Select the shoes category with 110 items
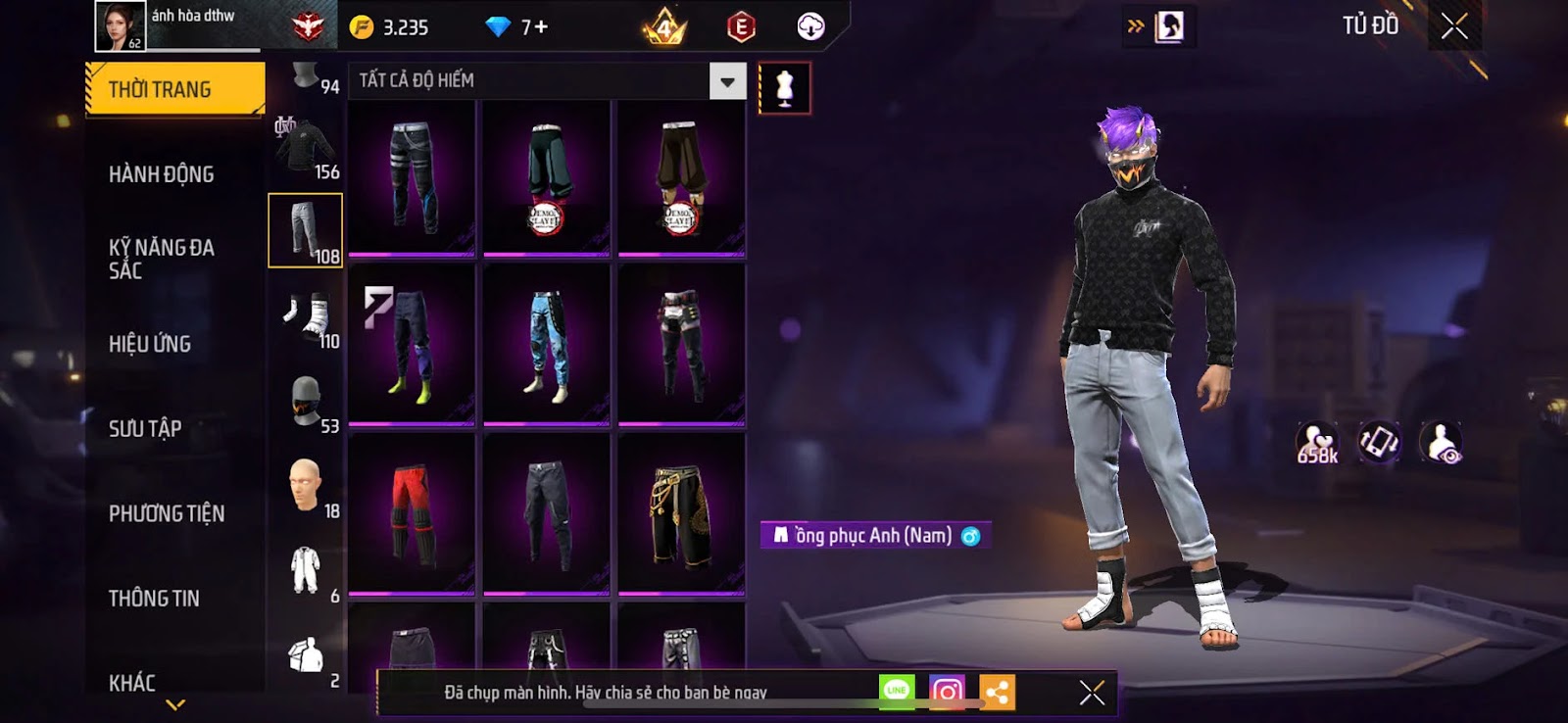1568x723 pixels. pos(306,316)
